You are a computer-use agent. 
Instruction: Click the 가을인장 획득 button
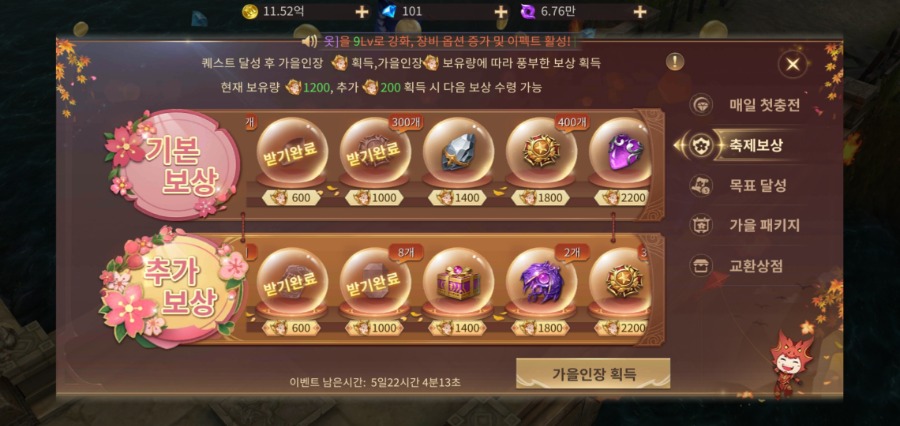[593, 373]
